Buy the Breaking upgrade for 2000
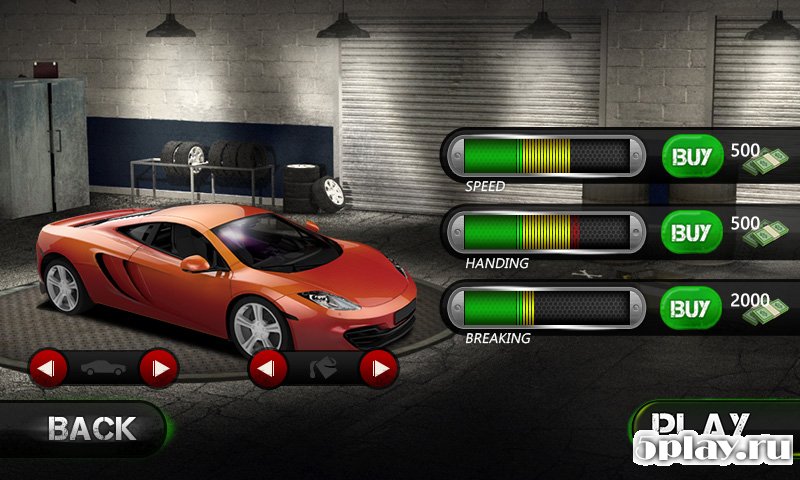Screen dimensions: 800x480 (x=691, y=308)
